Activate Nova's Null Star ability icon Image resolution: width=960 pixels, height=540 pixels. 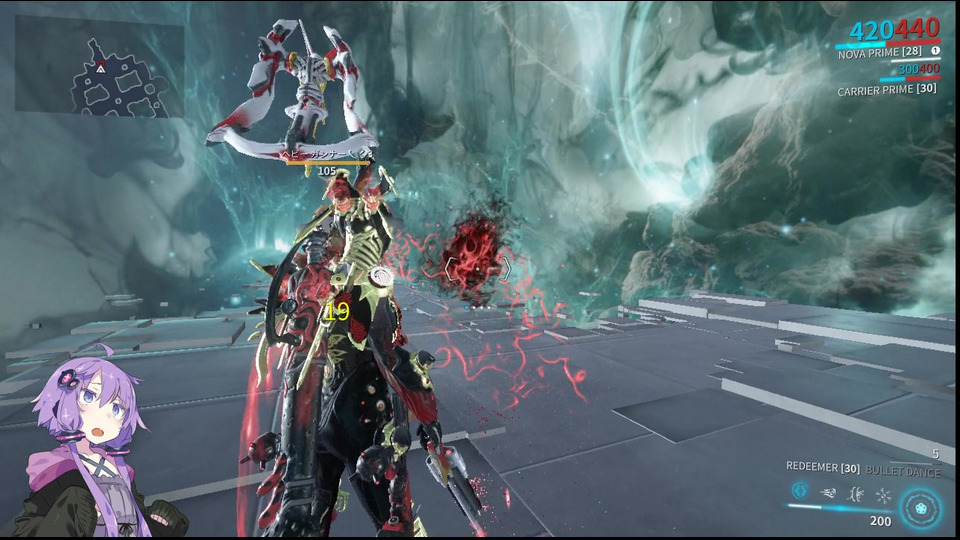[x=800, y=491]
